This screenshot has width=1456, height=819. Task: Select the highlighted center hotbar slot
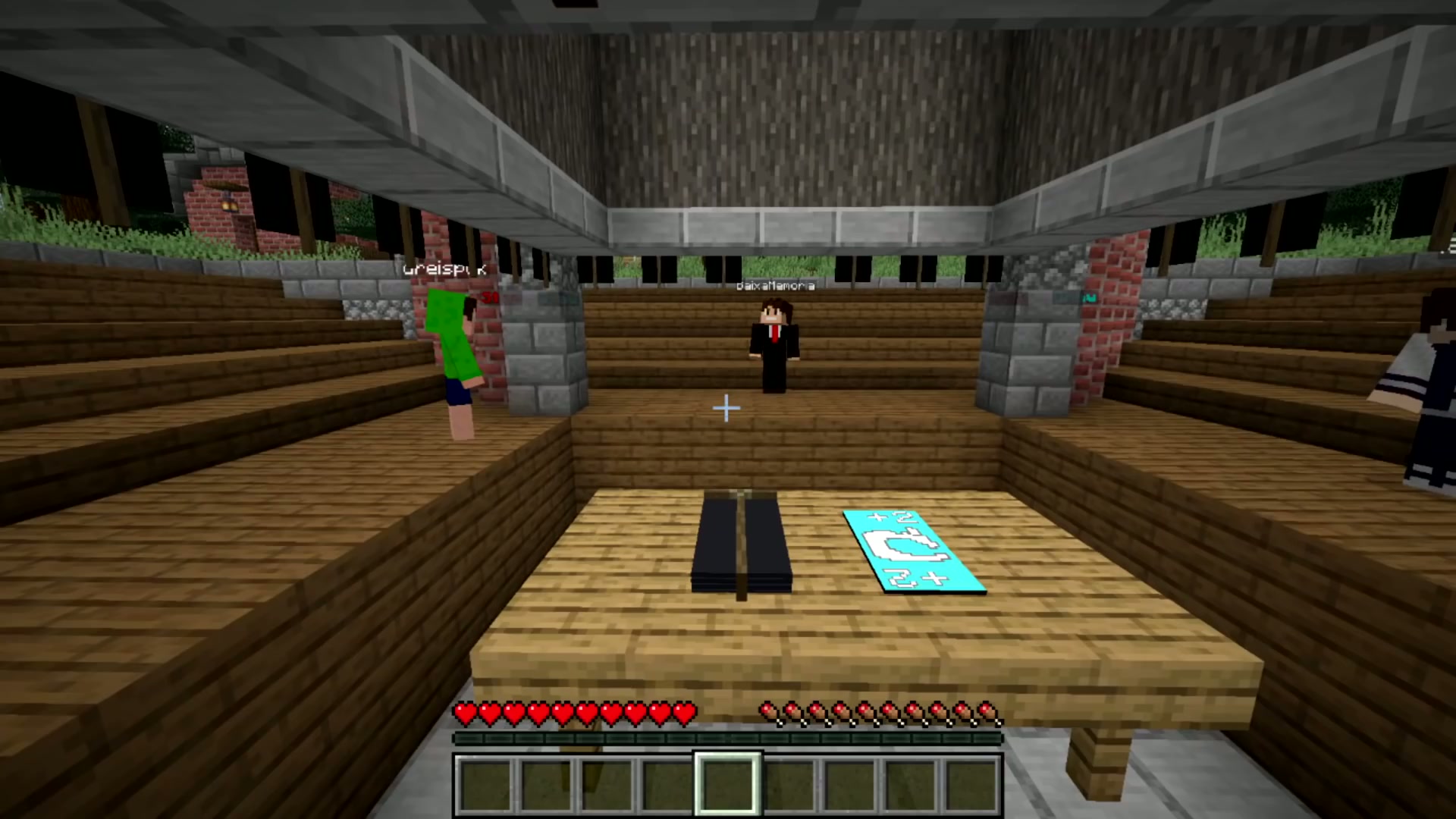click(x=726, y=781)
